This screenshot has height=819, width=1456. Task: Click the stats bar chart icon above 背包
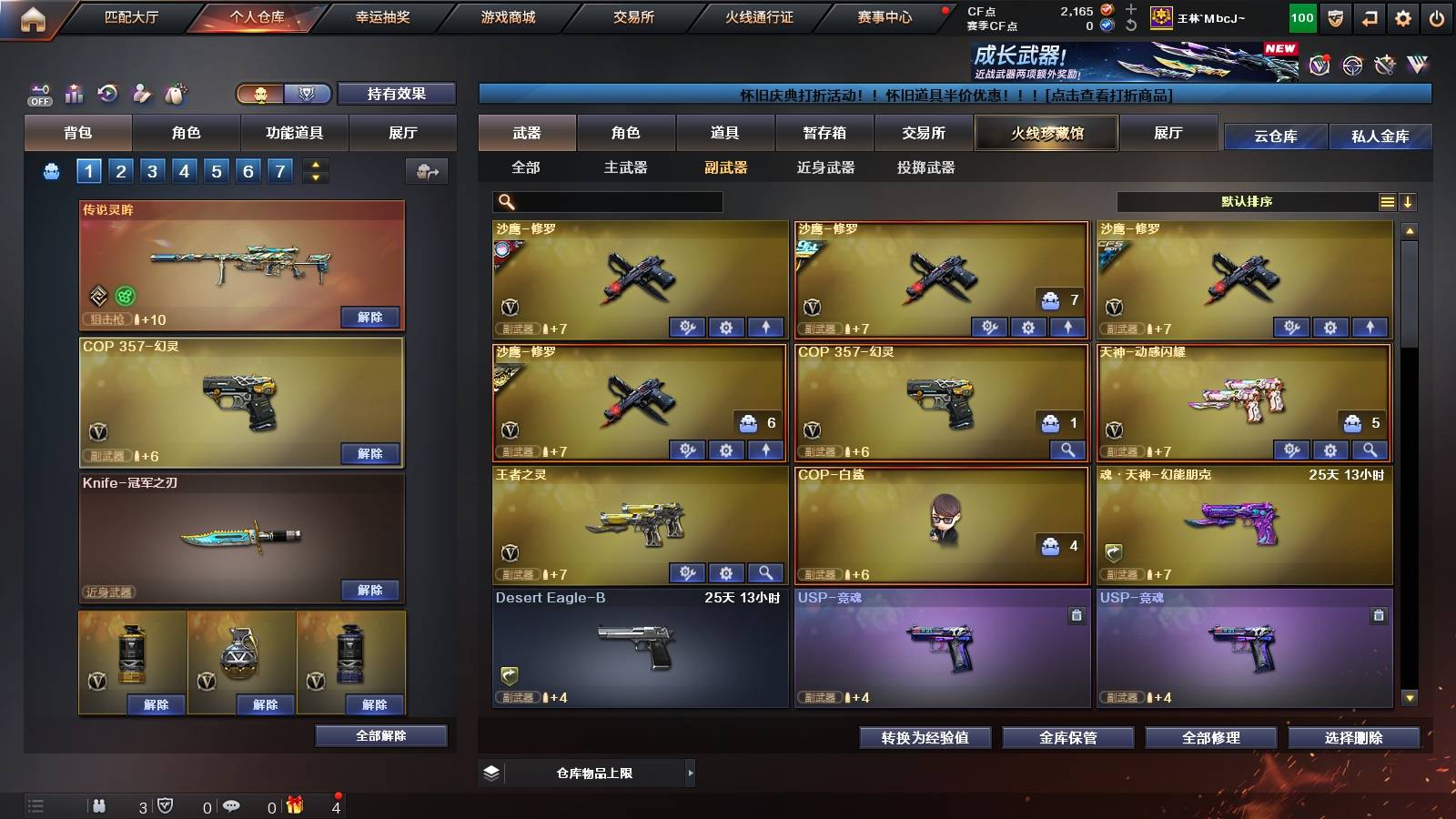pos(72,94)
